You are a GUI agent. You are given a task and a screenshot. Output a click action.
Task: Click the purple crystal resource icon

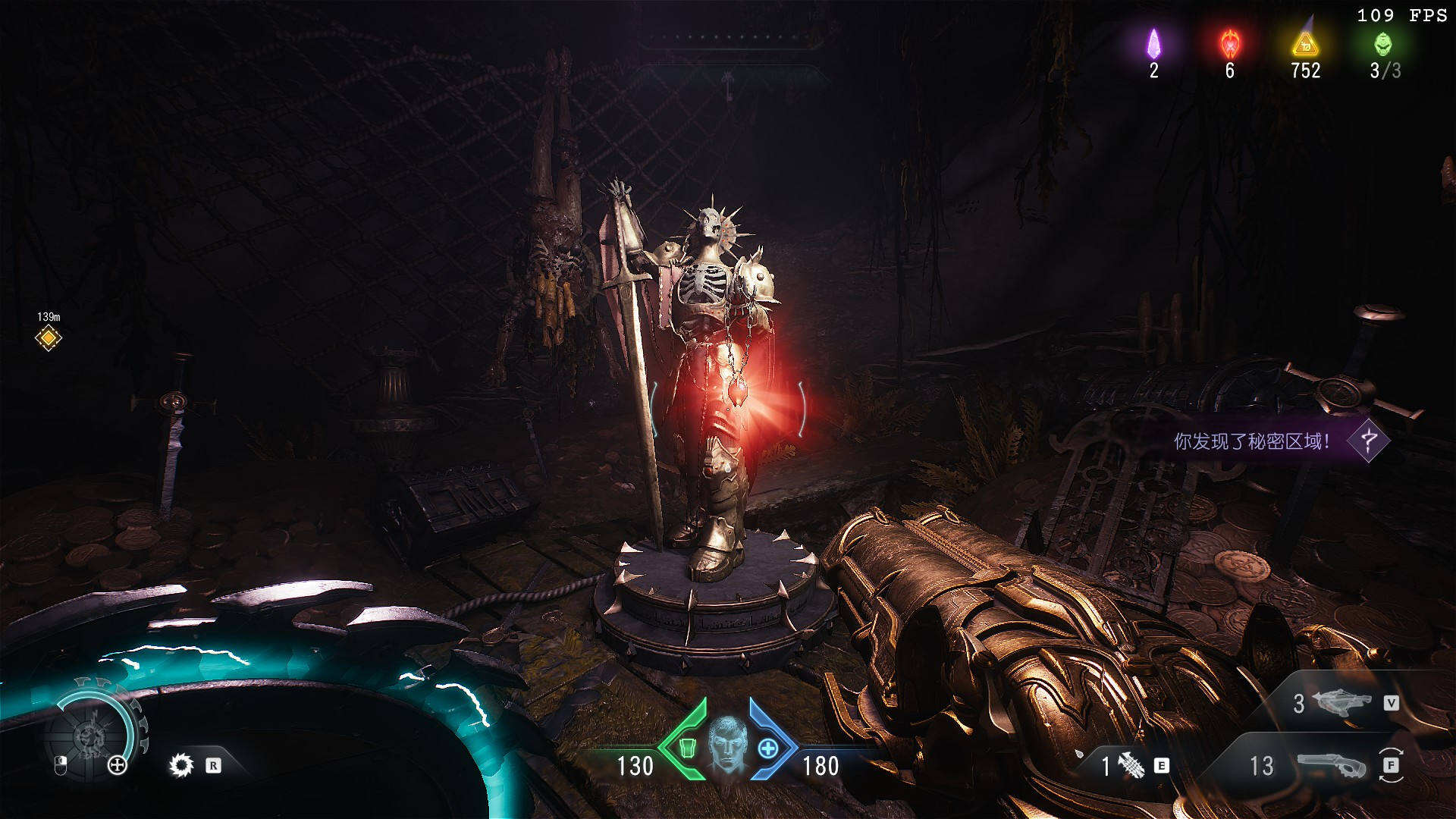tap(1153, 44)
